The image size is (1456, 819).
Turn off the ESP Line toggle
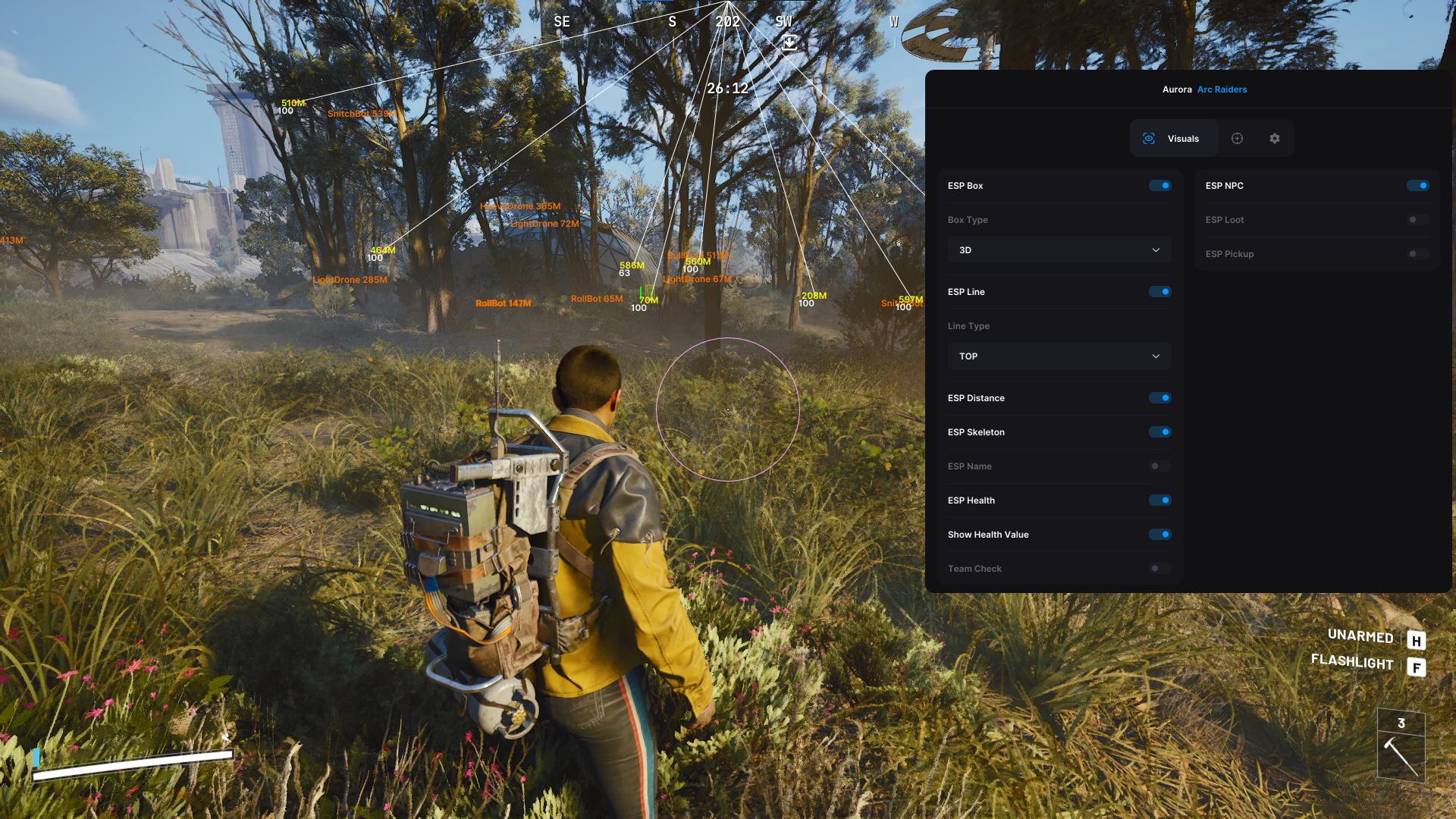(x=1159, y=292)
